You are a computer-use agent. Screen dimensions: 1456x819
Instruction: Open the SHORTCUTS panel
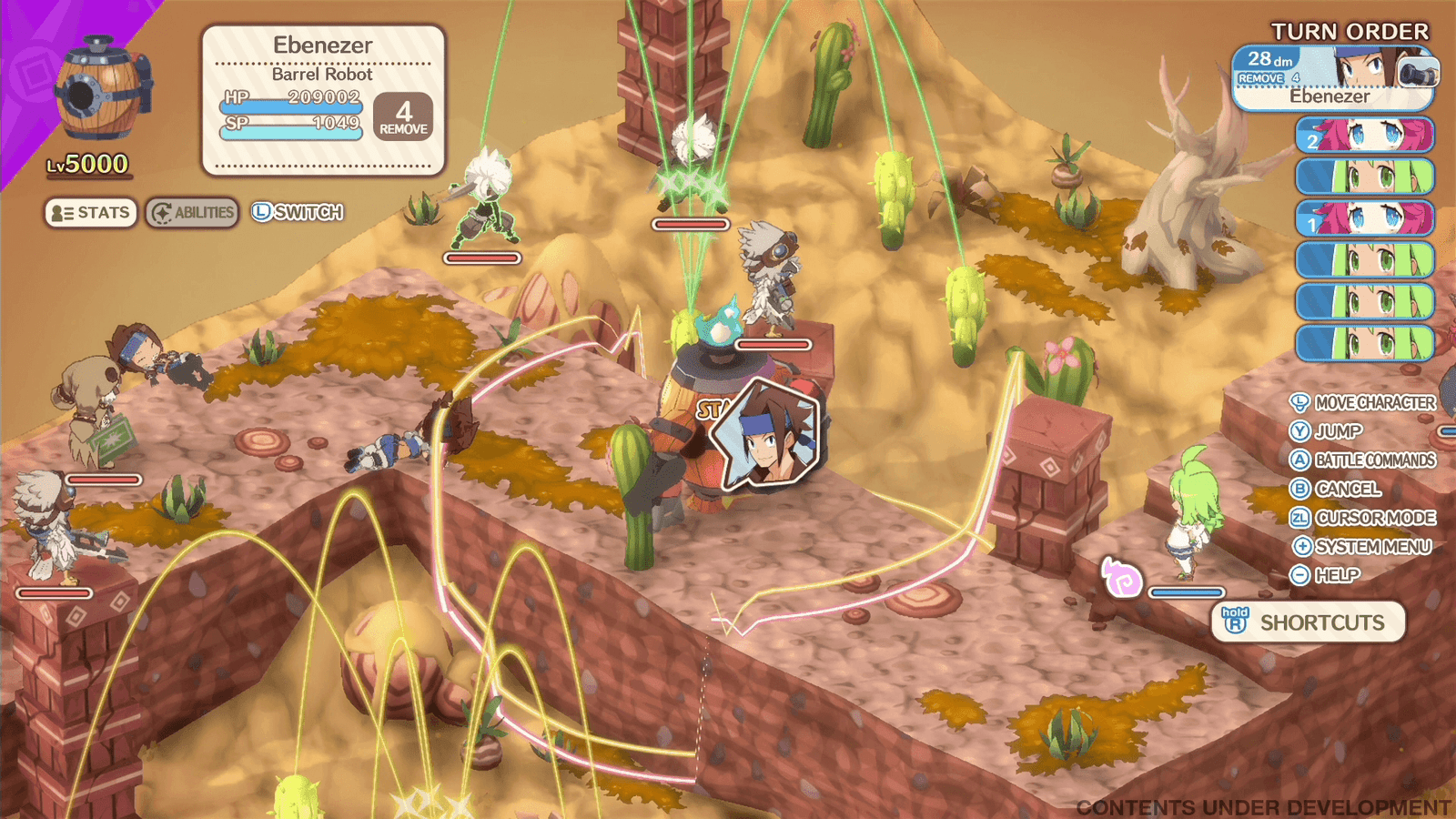(1308, 622)
